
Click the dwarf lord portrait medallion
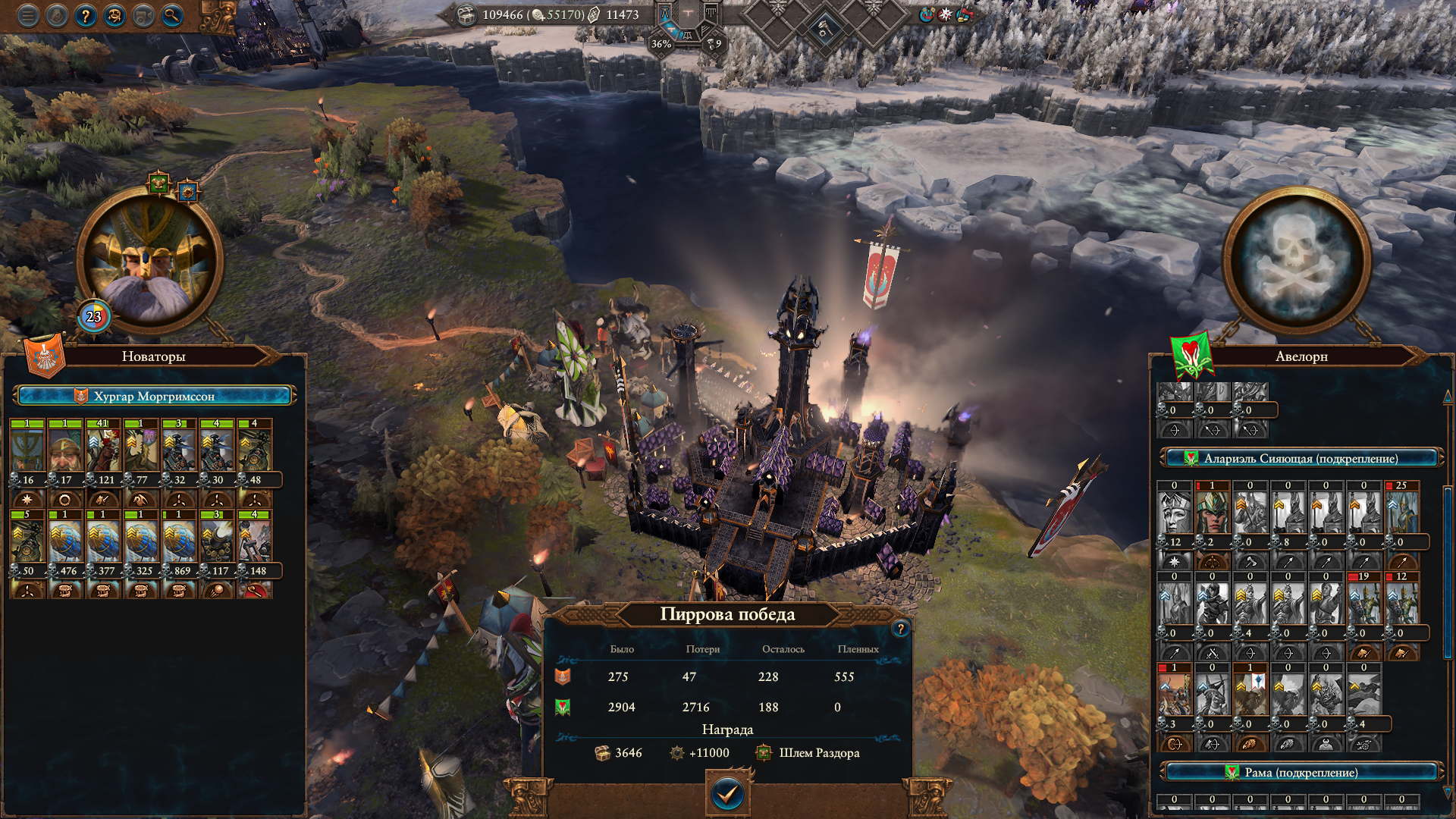tap(149, 260)
